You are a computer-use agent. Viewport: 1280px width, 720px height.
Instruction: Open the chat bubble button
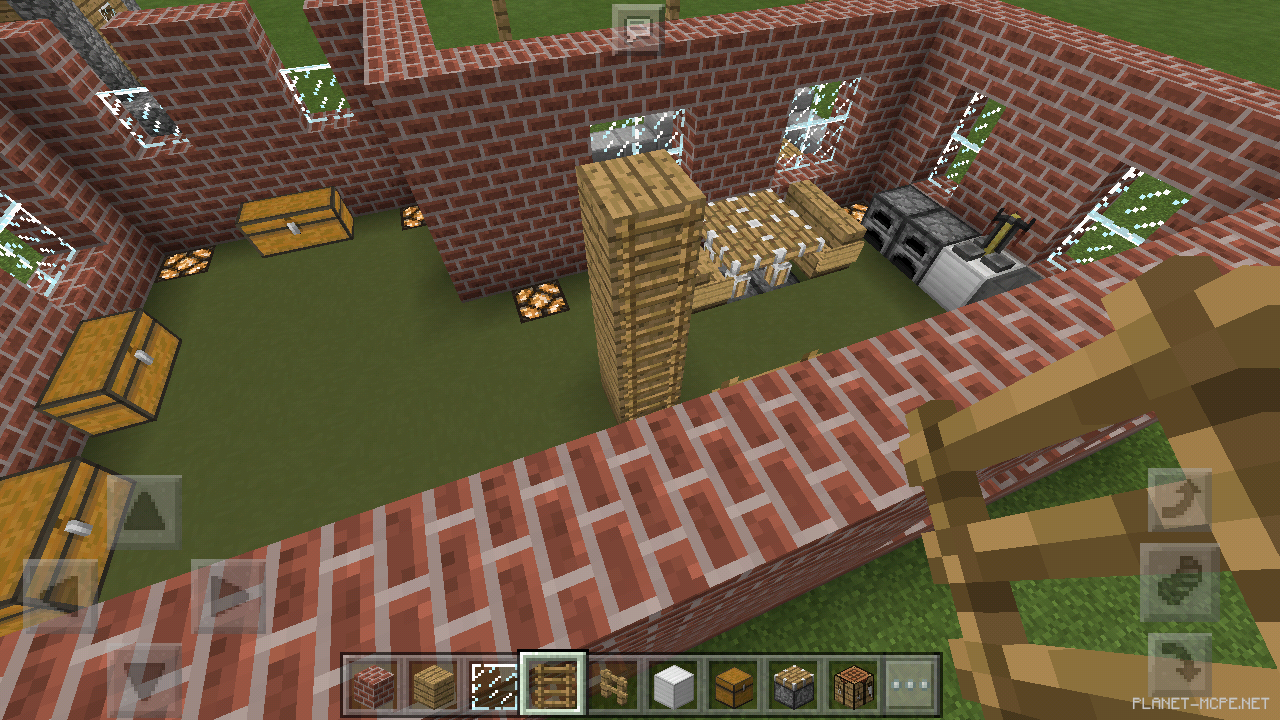coord(638,27)
